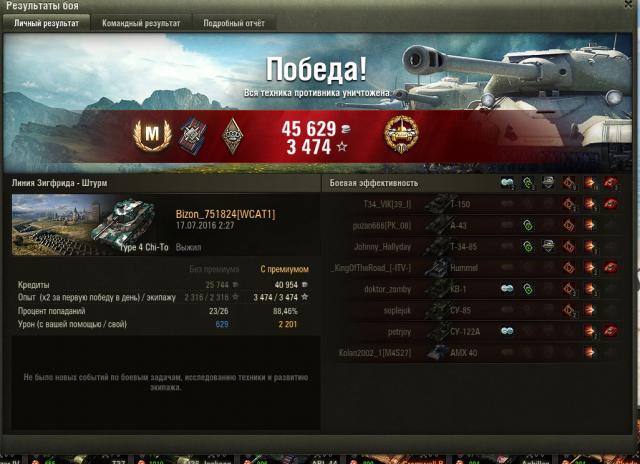
Task: Click the red-blue ribbon award icon
Action: click(192, 134)
